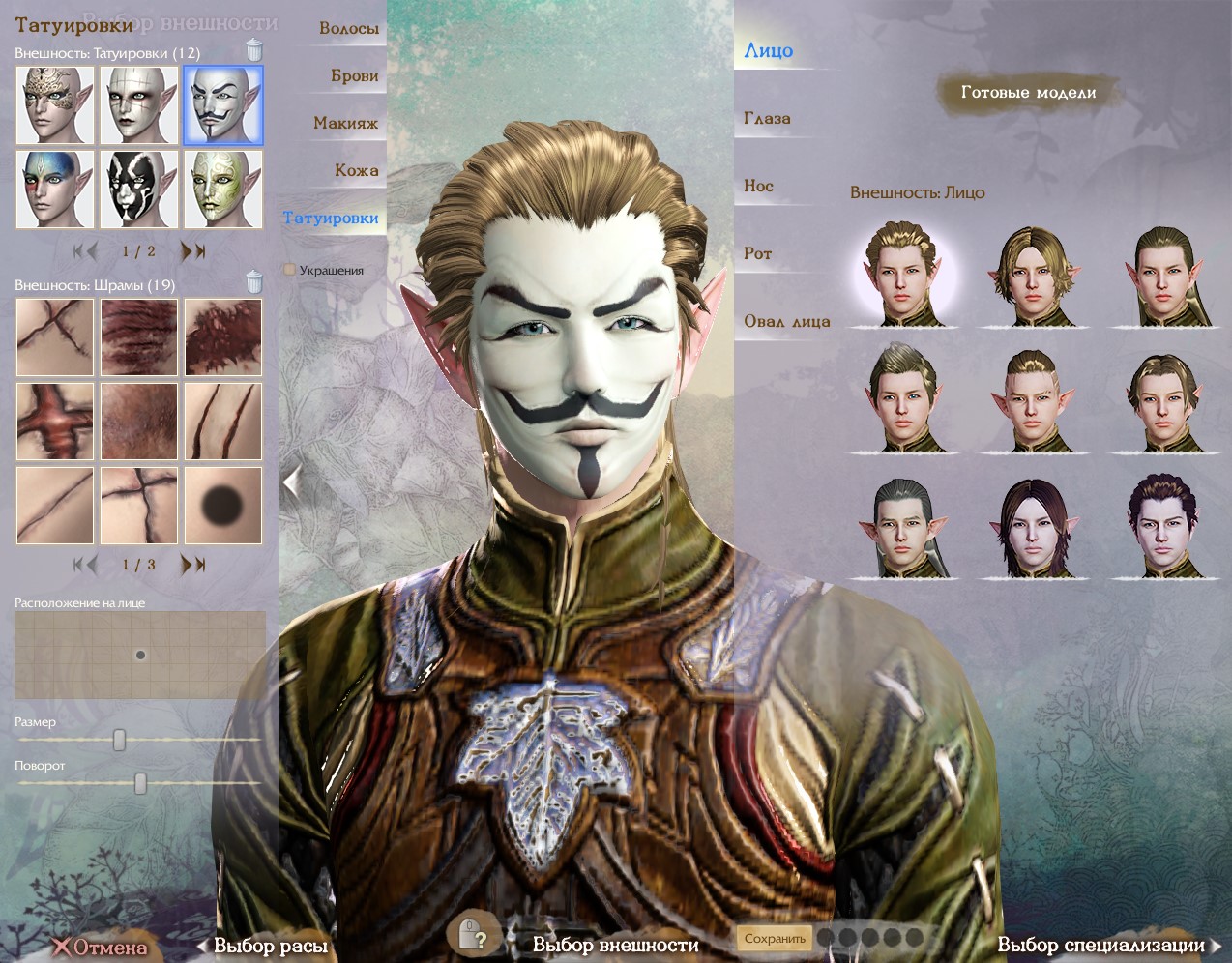The image size is (1232, 963).
Task: Choose the green face tattoo thumbnail
Action: tap(223, 189)
